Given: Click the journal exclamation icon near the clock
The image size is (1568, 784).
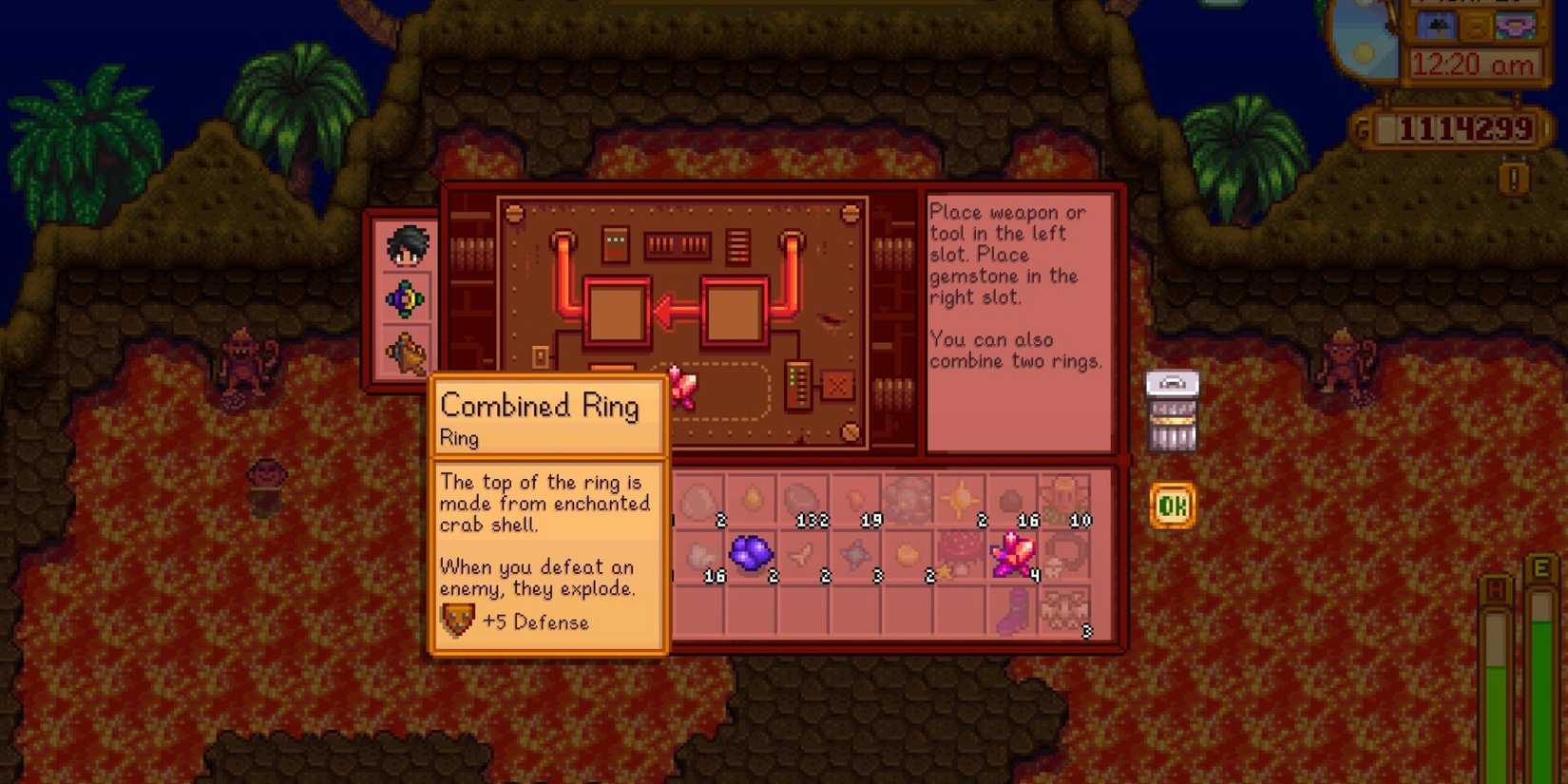Looking at the screenshot, I should (1514, 178).
